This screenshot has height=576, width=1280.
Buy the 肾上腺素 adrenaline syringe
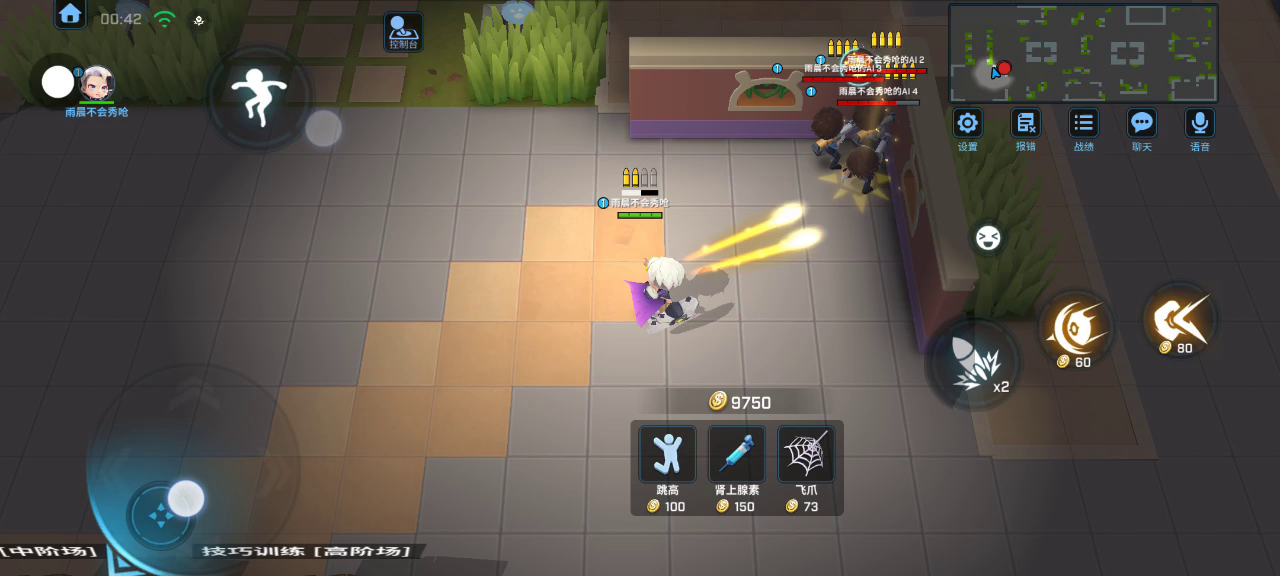coord(737,454)
